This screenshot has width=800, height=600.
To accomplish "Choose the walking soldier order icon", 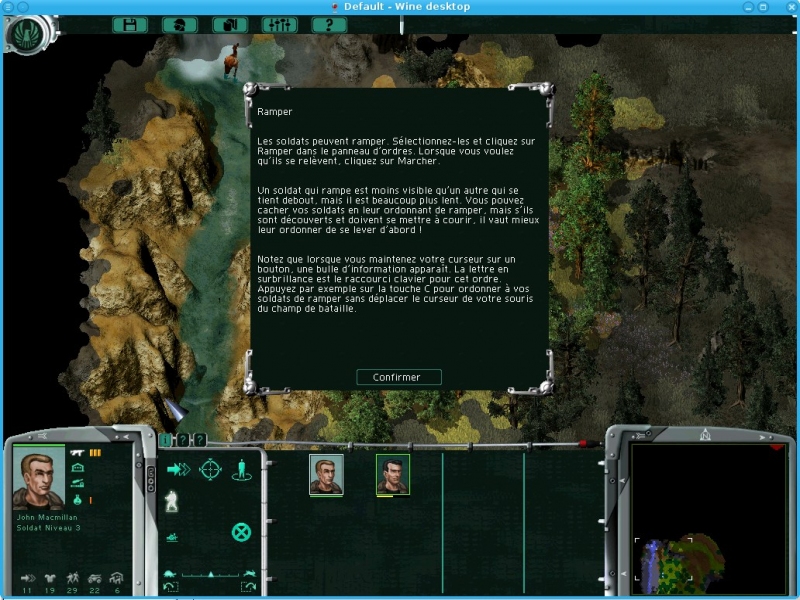I will tap(171, 501).
